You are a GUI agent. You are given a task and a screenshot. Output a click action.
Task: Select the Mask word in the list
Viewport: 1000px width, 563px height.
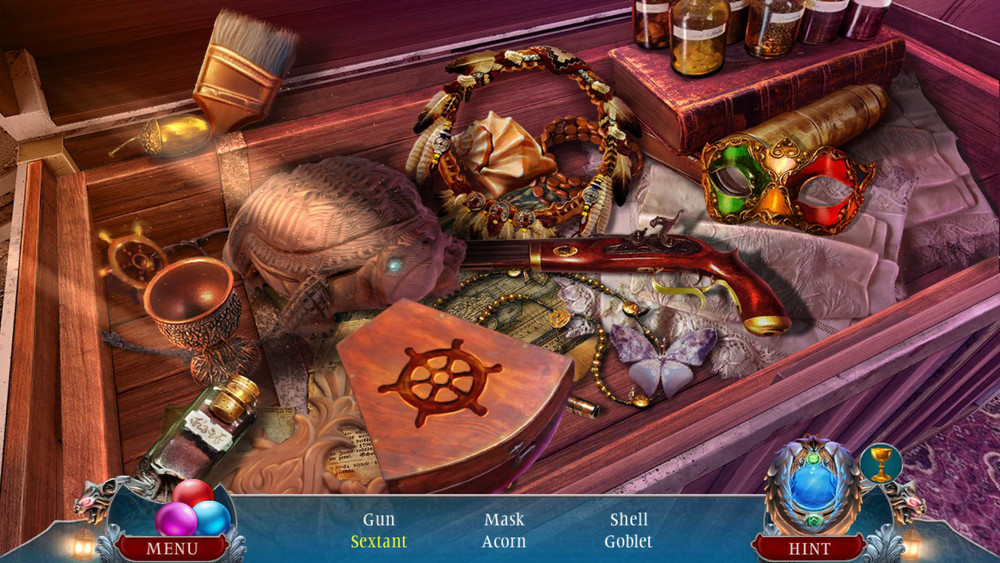(x=504, y=519)
